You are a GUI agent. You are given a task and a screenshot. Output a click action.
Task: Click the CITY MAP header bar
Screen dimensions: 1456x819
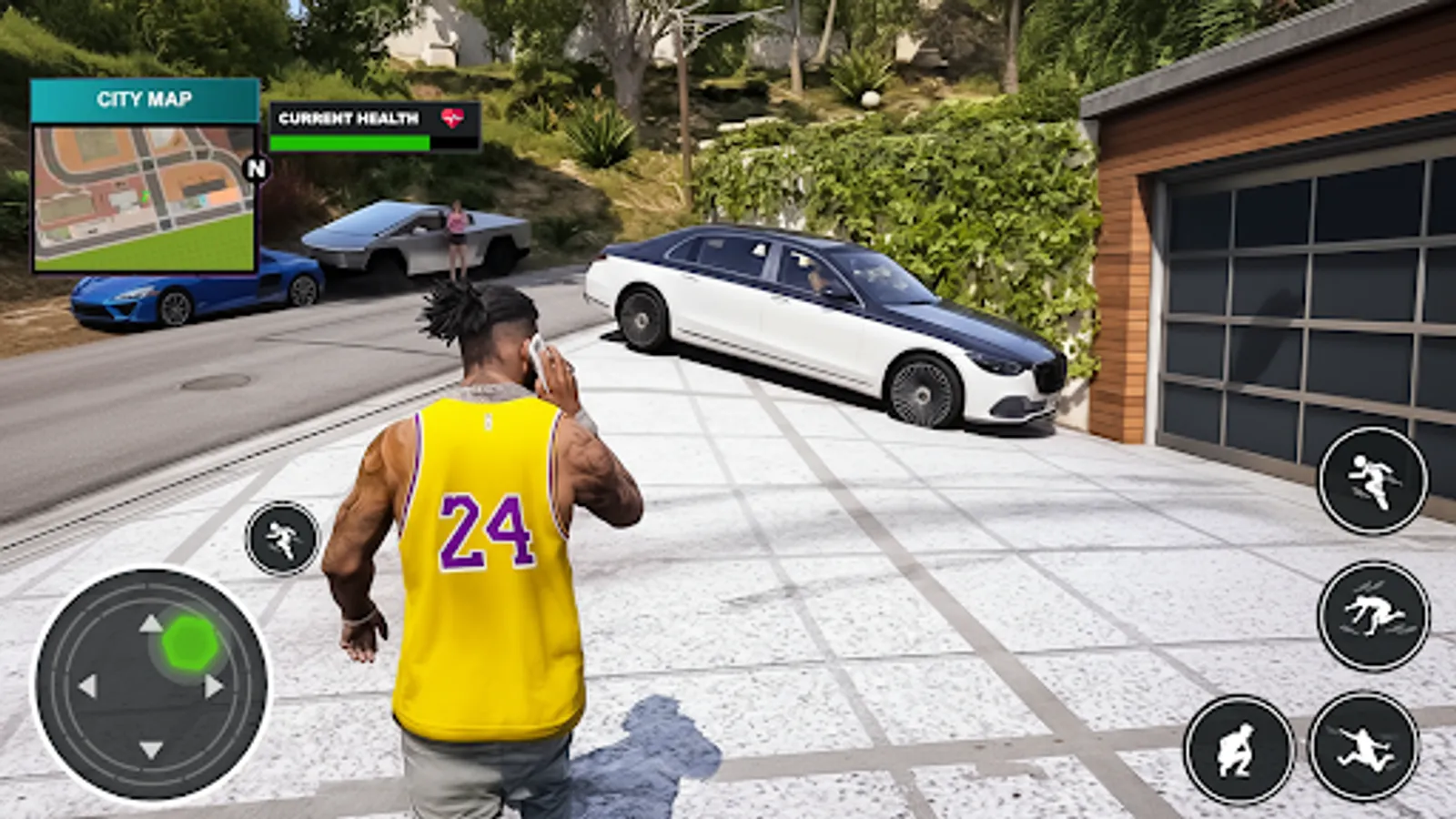144,98
